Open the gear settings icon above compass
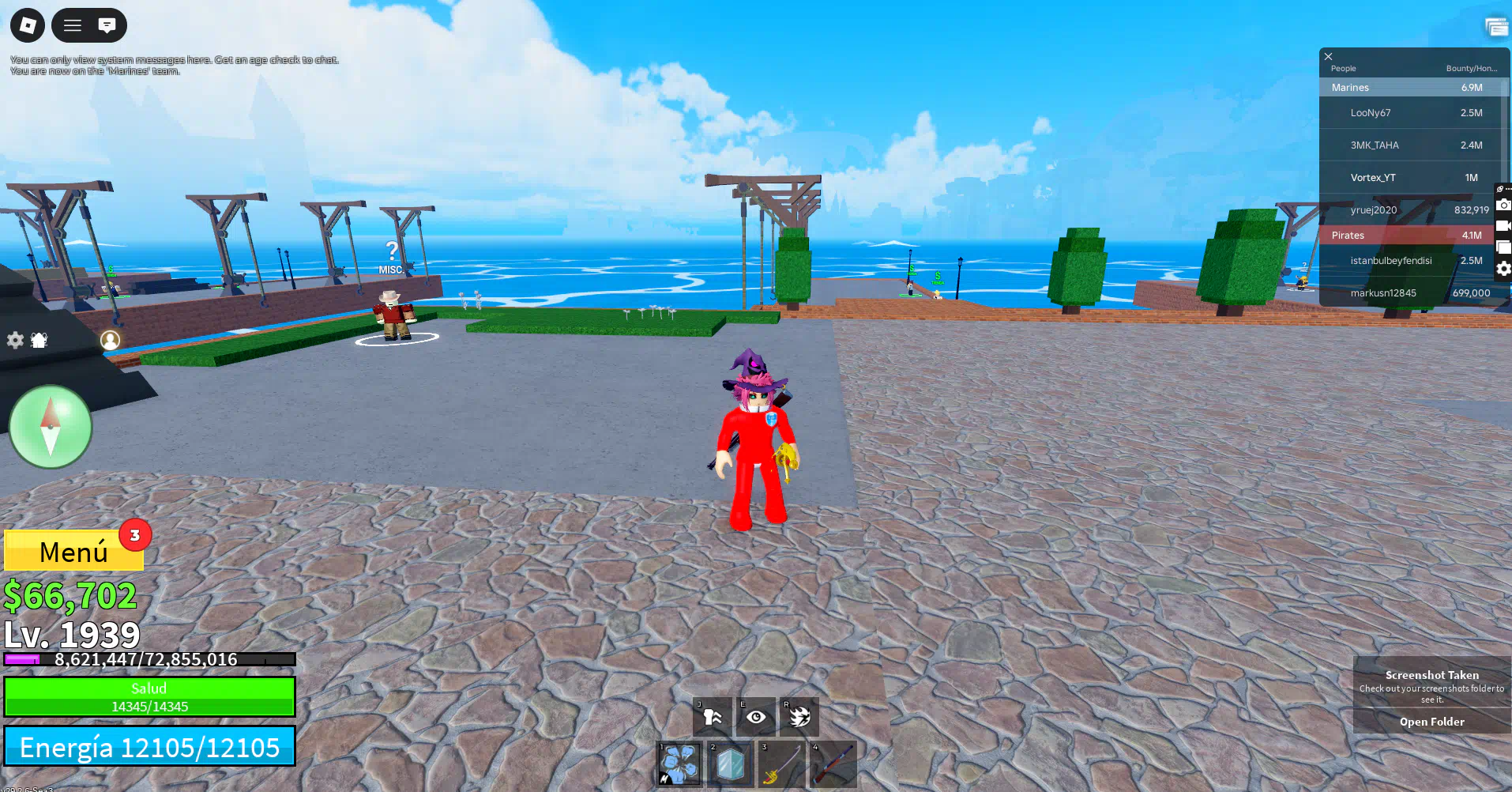Viewport: 1512px width, 792px height. (x=15, y=340)
